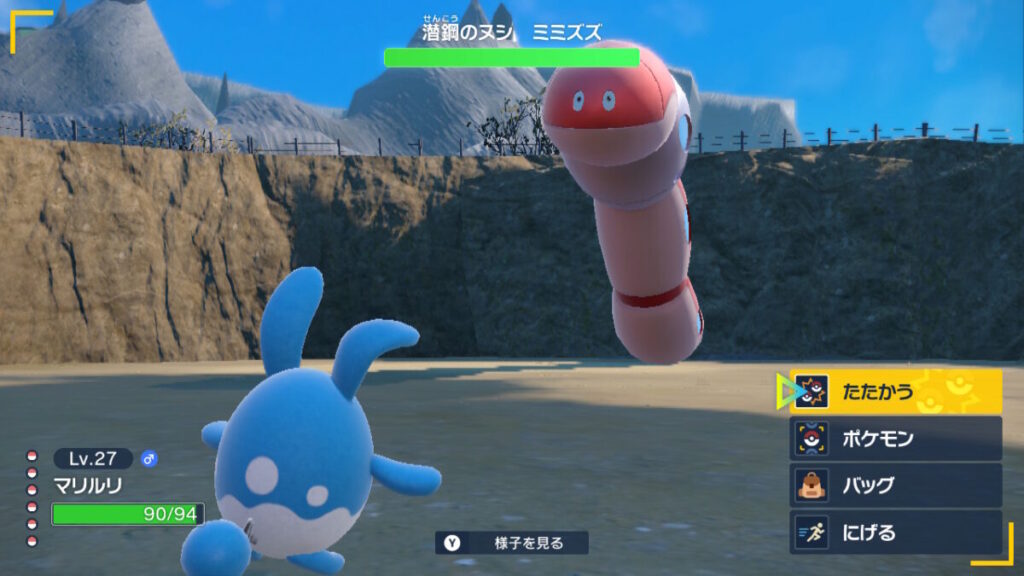The height and width of the screenshot is (576, 1024).
Task: Open the バッグ item menu
Action: [895, 486]
